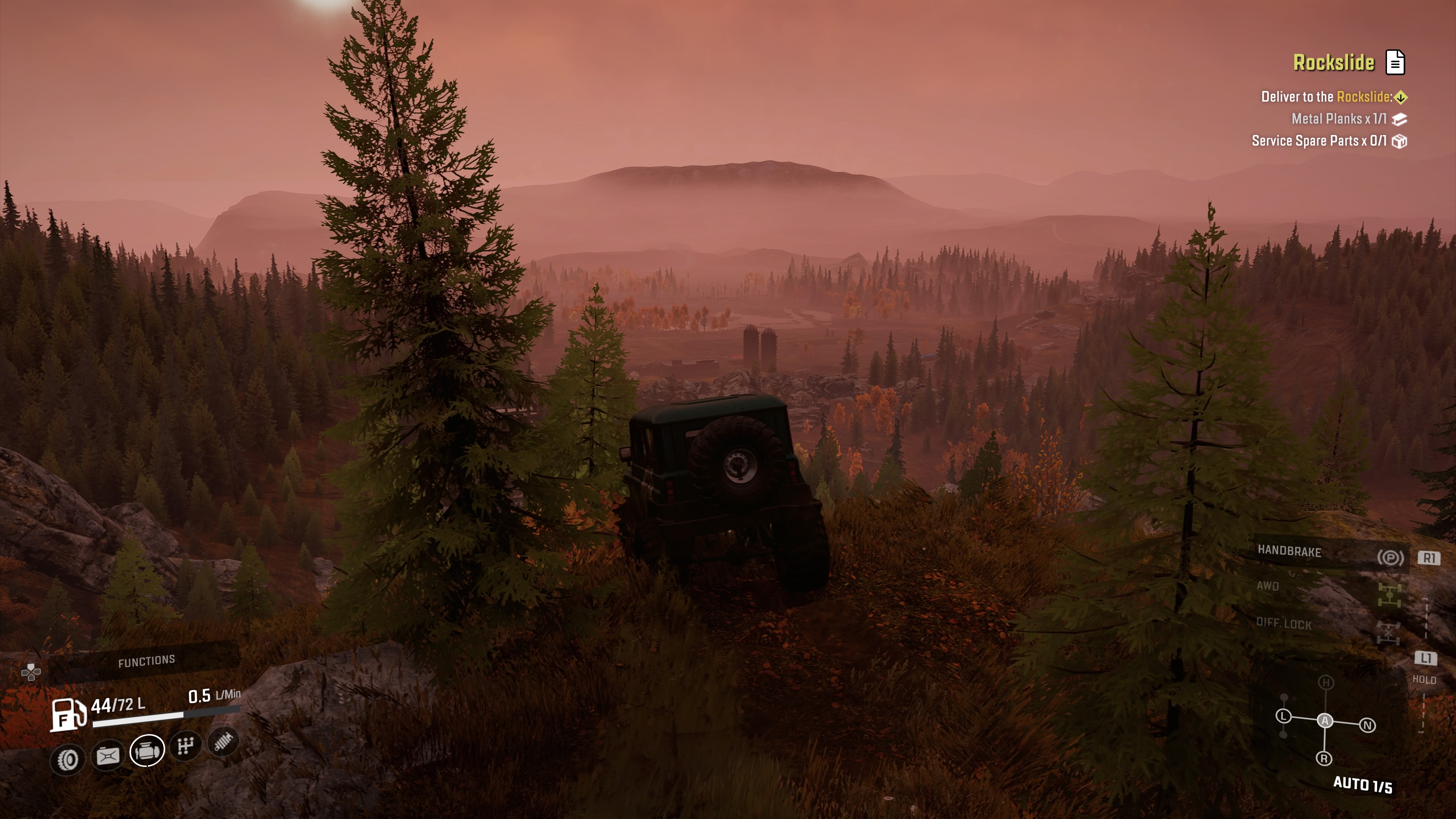Toggle the Handbrake option
1456x819 pixels.
click(1289, 551)
